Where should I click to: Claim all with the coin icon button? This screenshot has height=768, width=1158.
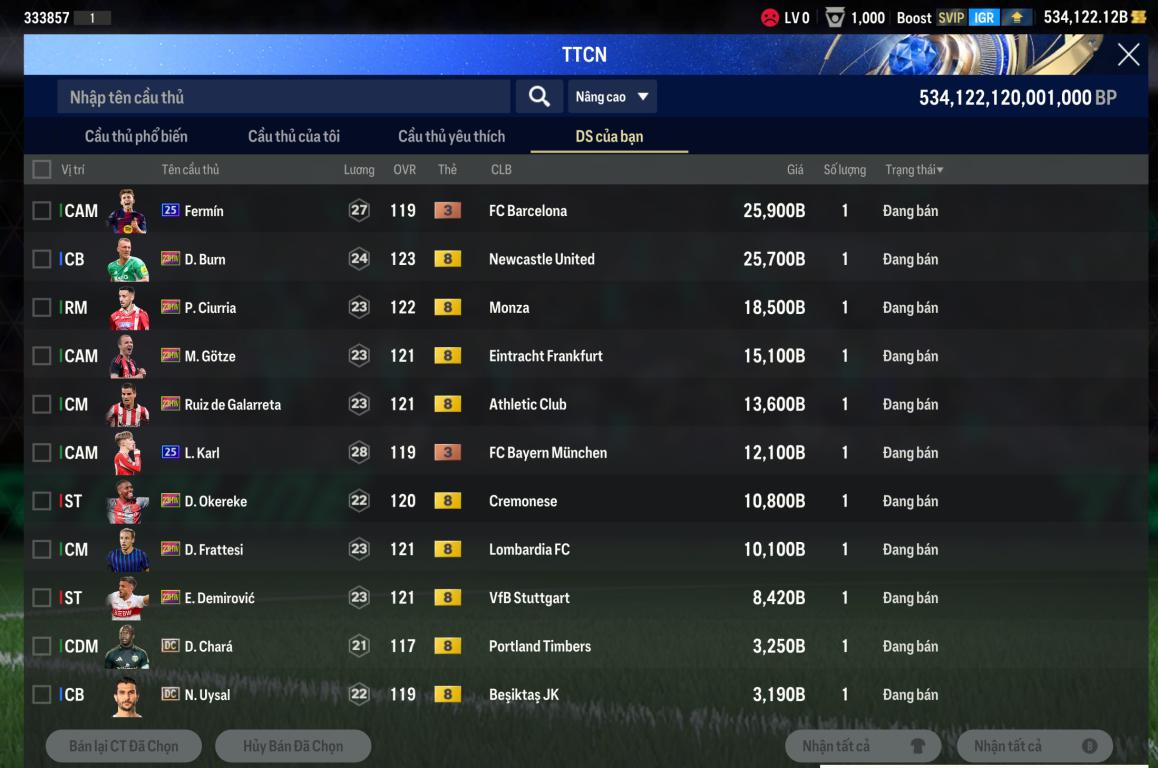(x=1035, y=746)
